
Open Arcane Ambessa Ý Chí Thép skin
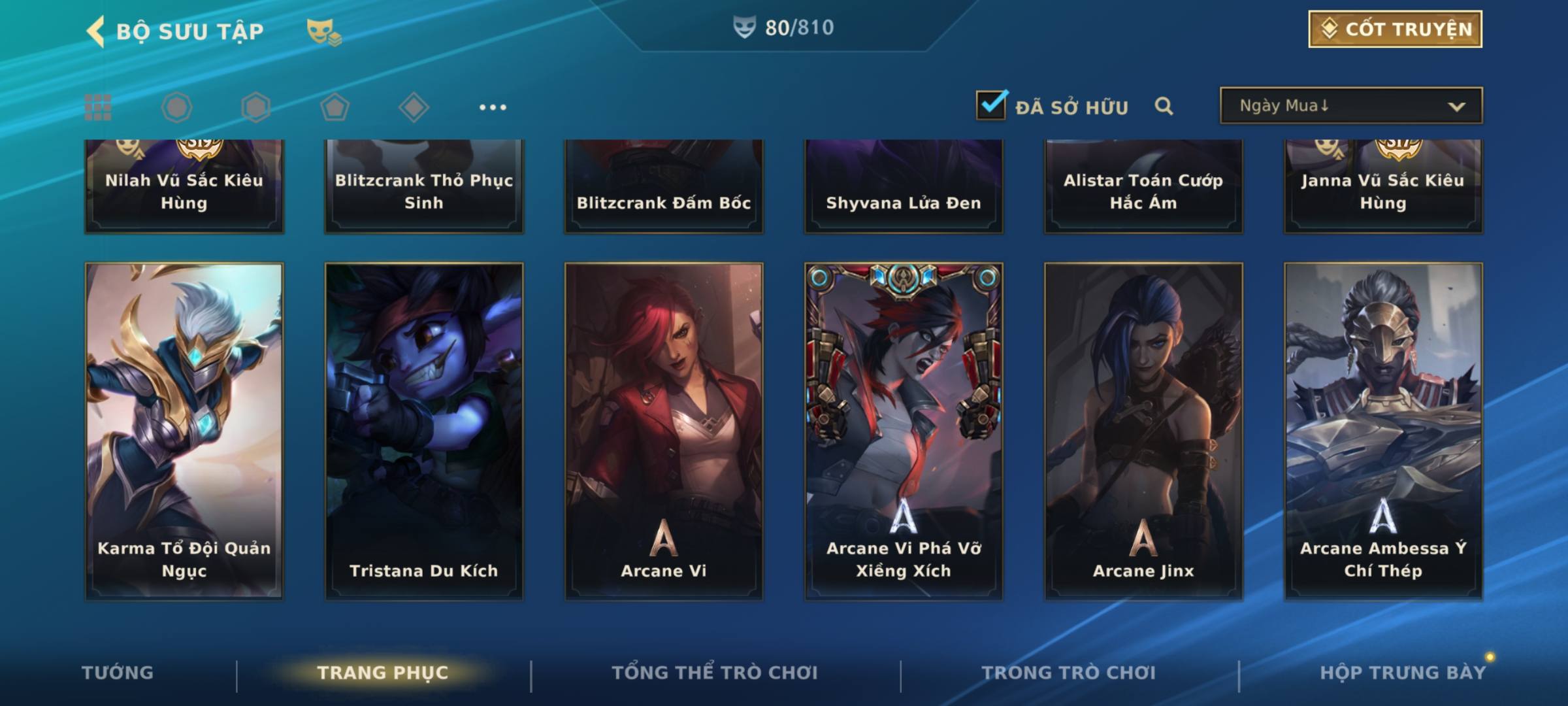pos(1383,431)
